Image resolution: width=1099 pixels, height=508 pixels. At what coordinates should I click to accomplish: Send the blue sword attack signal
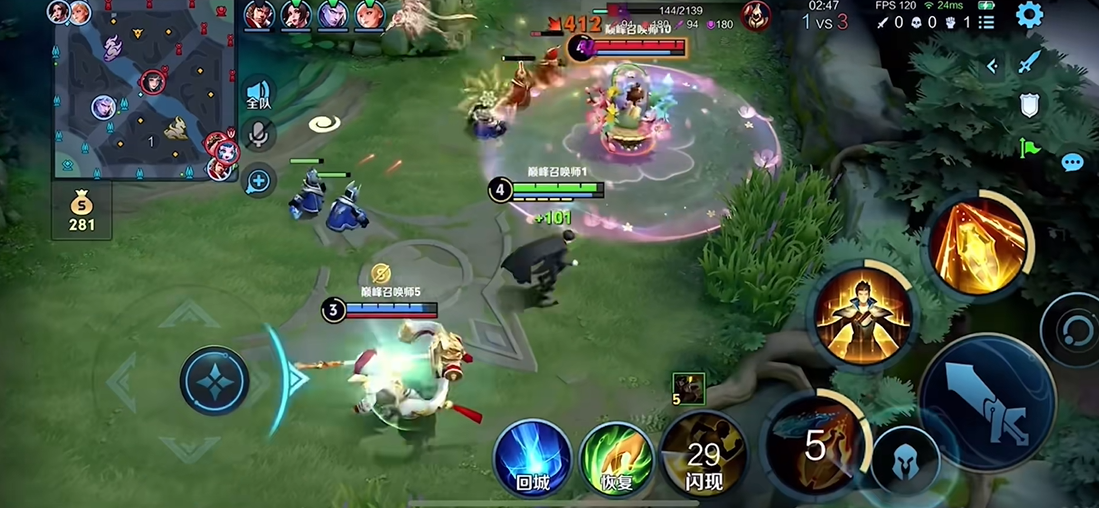click(1029, 62)
